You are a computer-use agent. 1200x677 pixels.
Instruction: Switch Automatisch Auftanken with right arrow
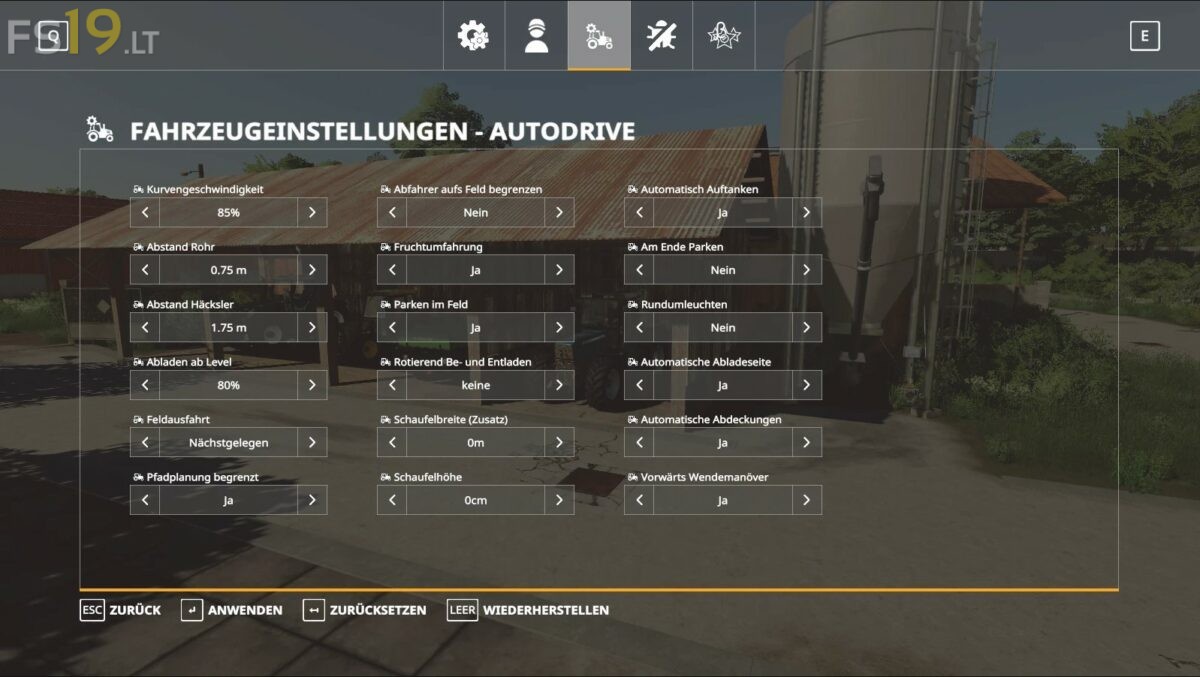tap(806, 212)
